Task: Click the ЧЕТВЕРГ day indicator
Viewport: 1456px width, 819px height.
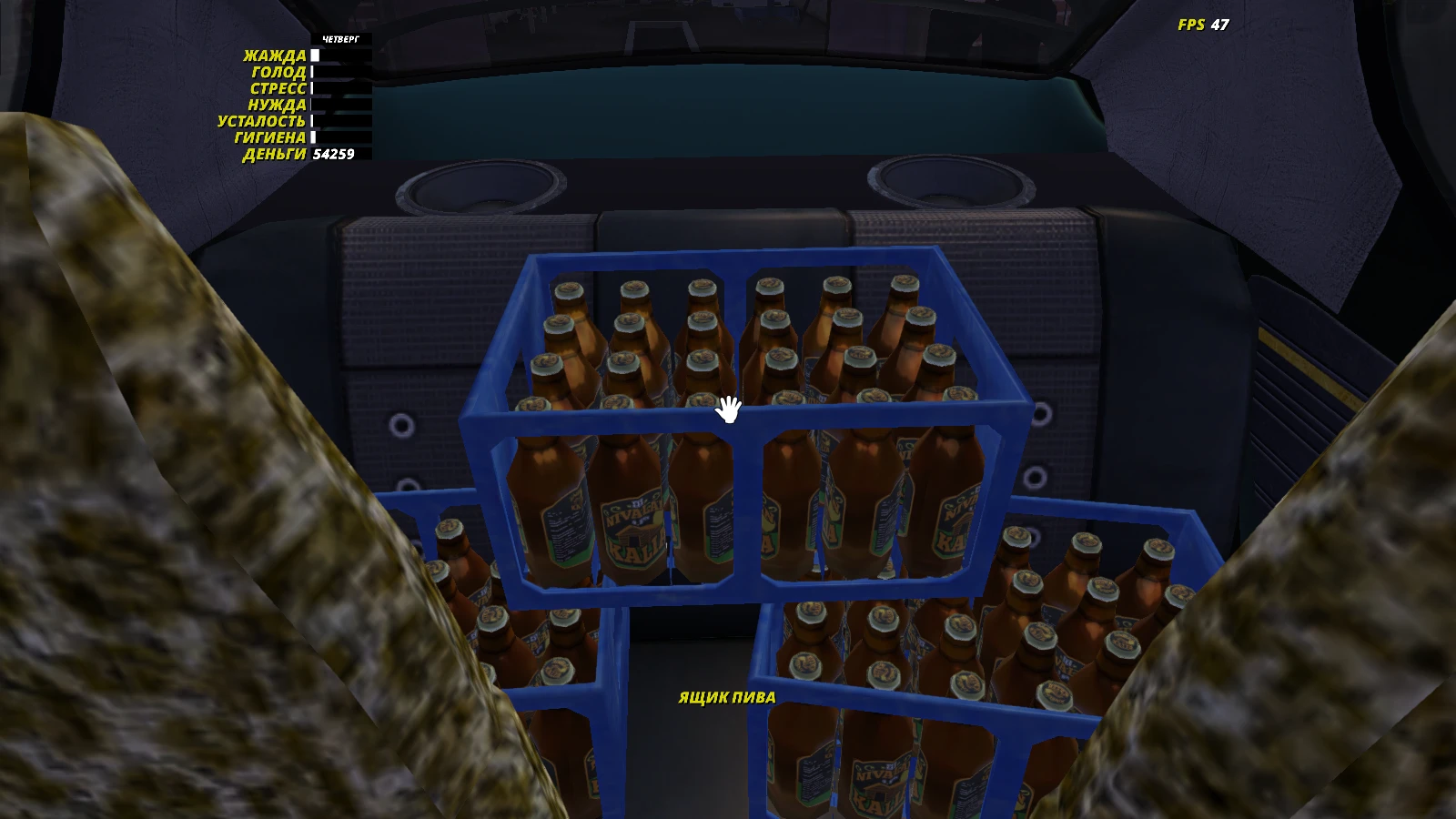Action: click(x=340, y=40)
